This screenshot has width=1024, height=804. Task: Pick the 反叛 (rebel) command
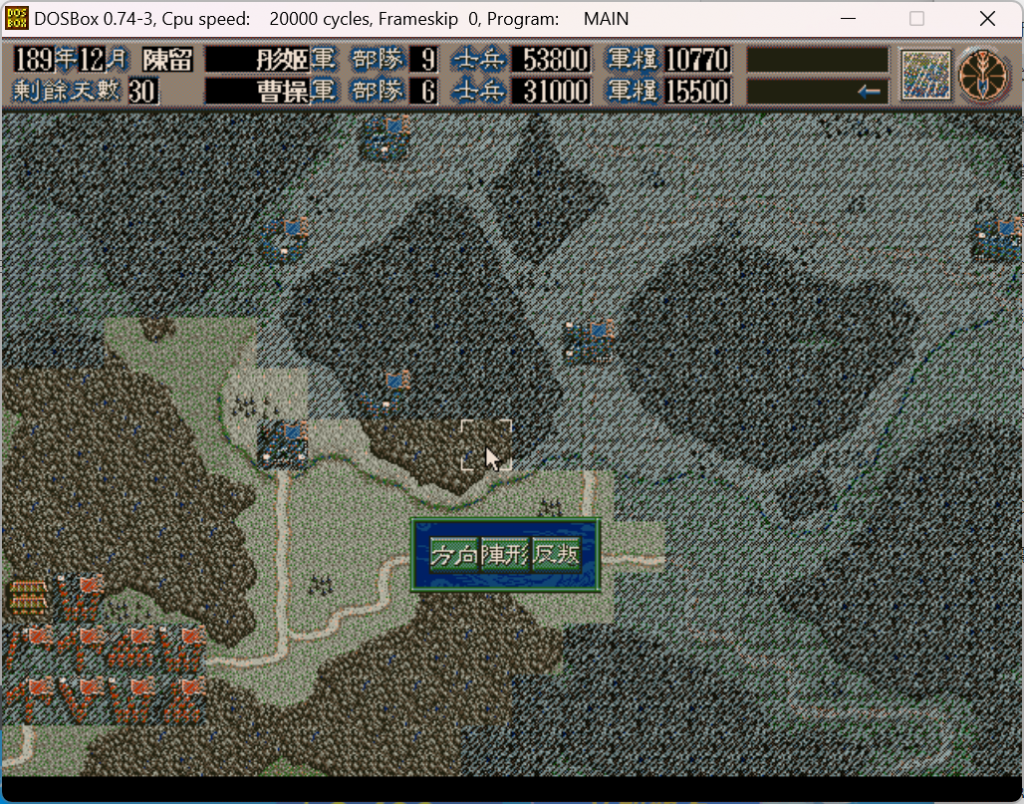click(556, 555)
